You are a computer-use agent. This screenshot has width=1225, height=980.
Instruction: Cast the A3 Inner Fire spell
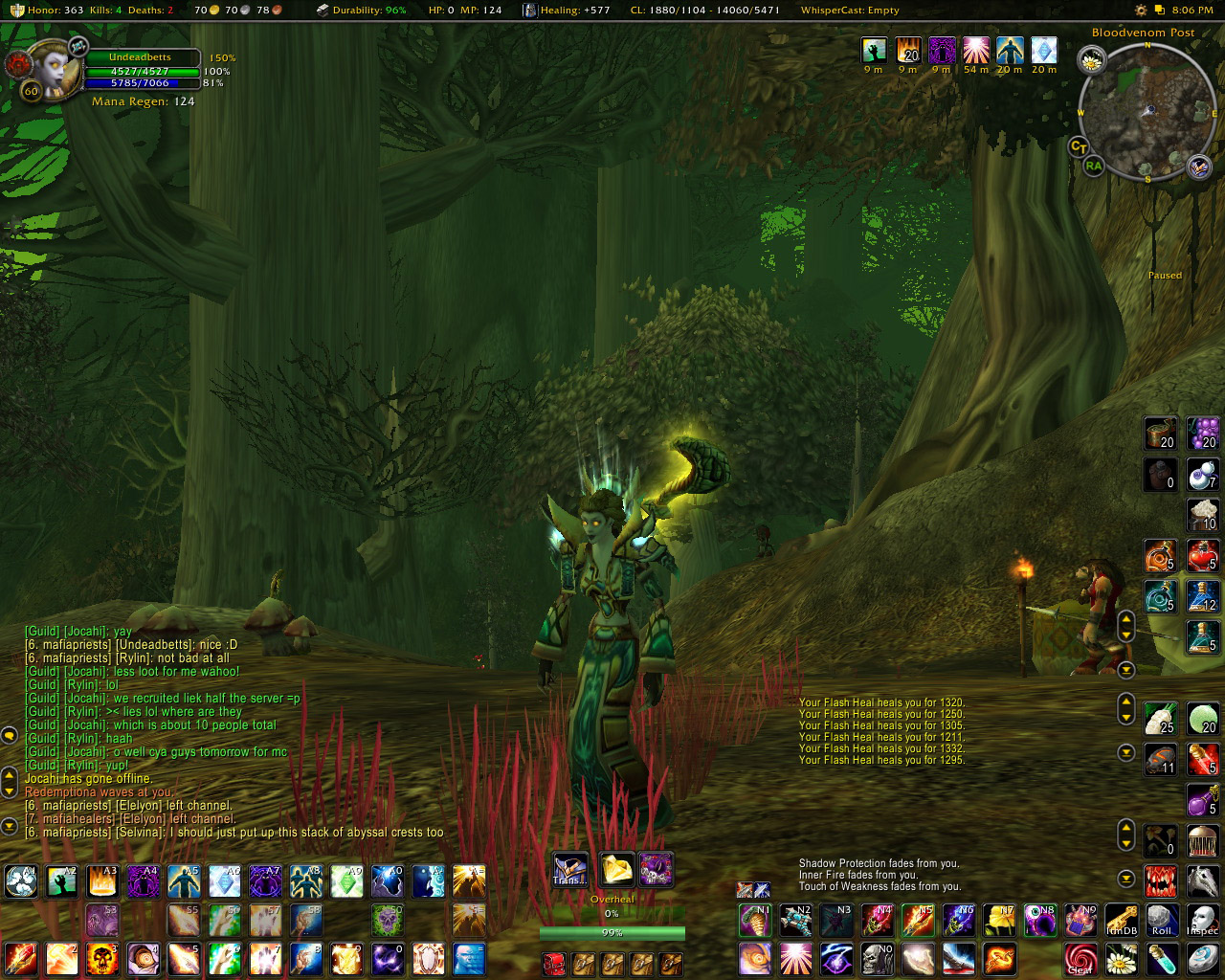pyautogui.click(x=101, y=880)
